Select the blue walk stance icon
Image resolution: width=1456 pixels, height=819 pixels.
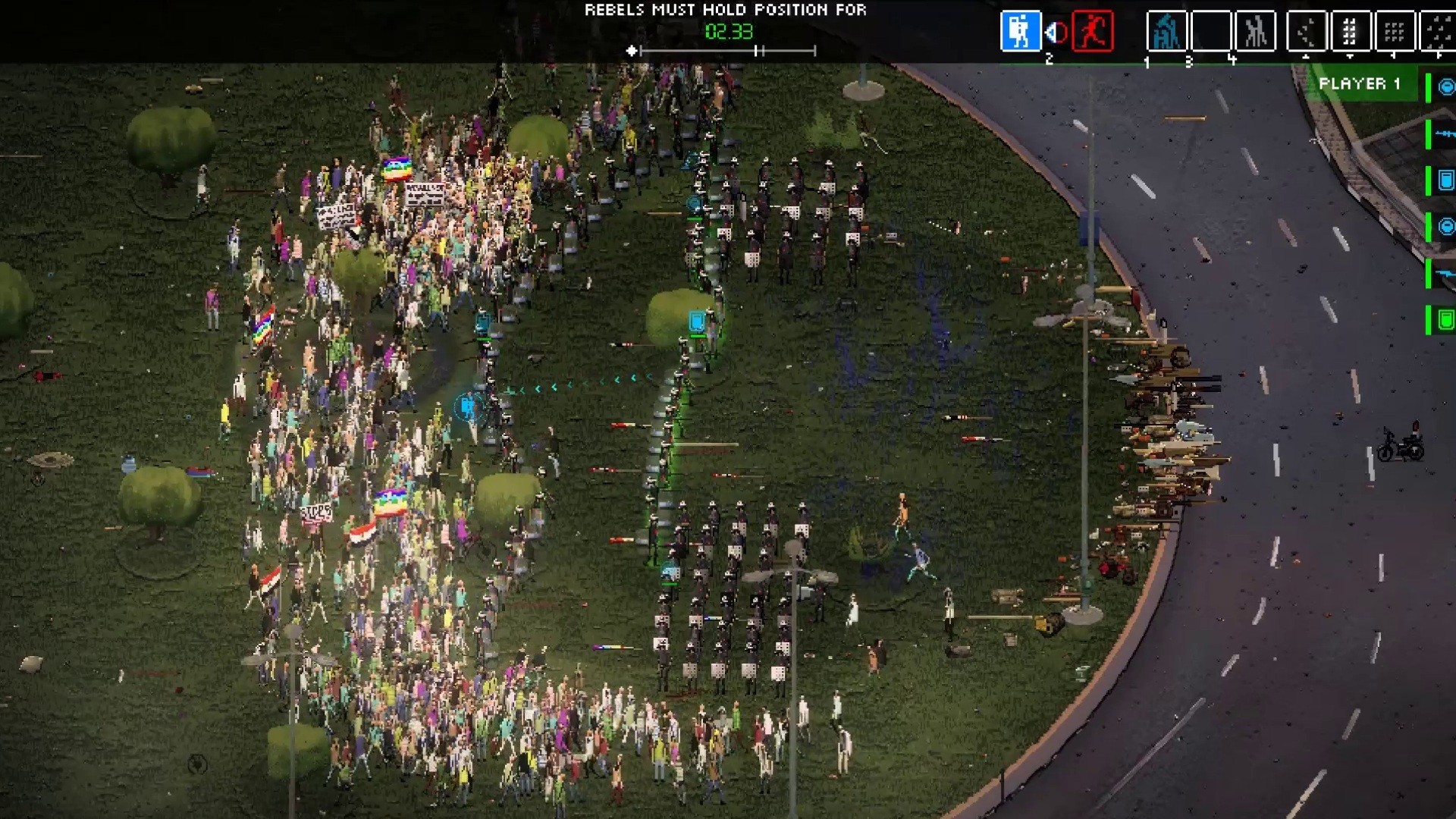[x=1022, y=32]
